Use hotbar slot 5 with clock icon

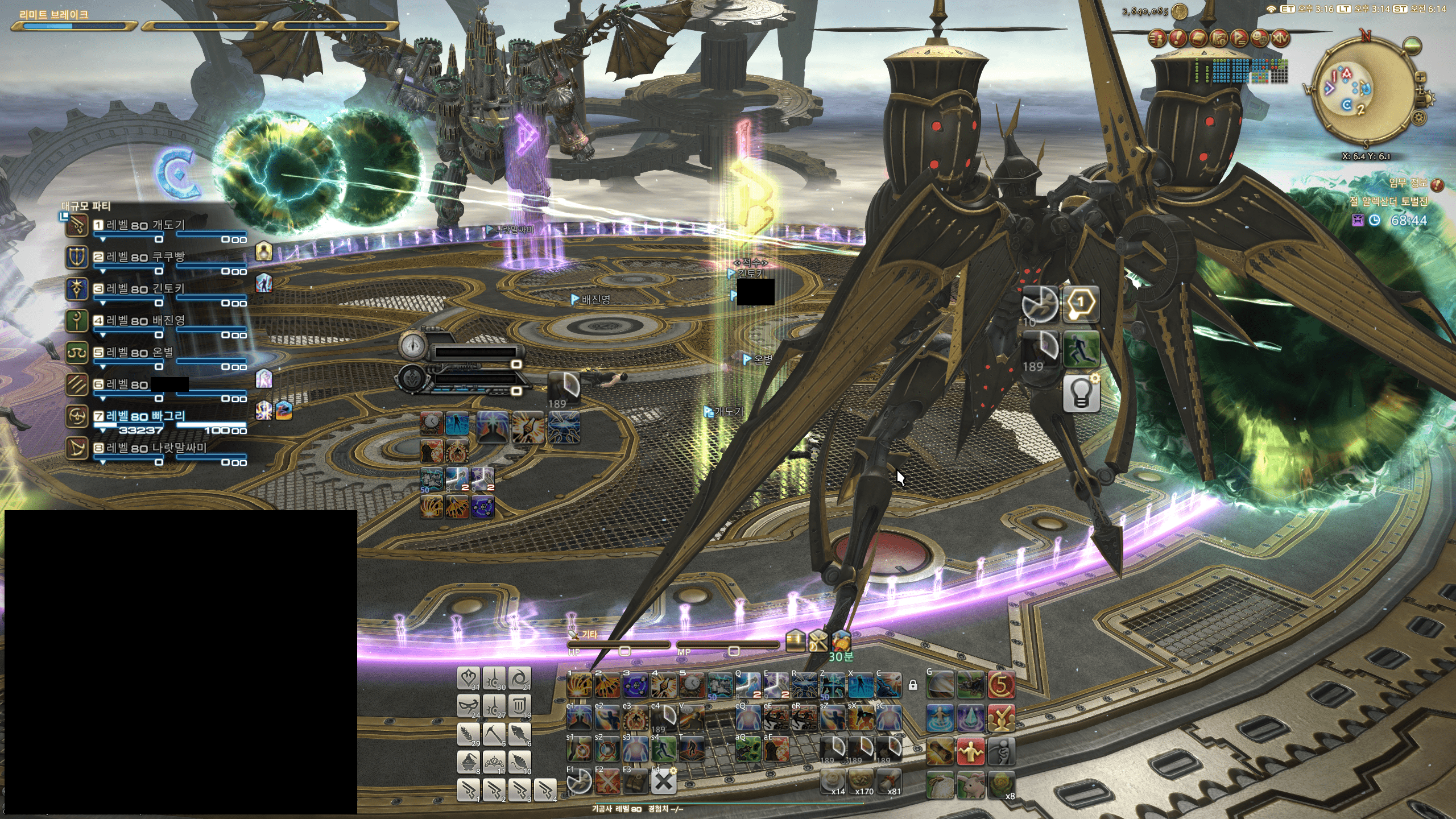click(691, 685)
